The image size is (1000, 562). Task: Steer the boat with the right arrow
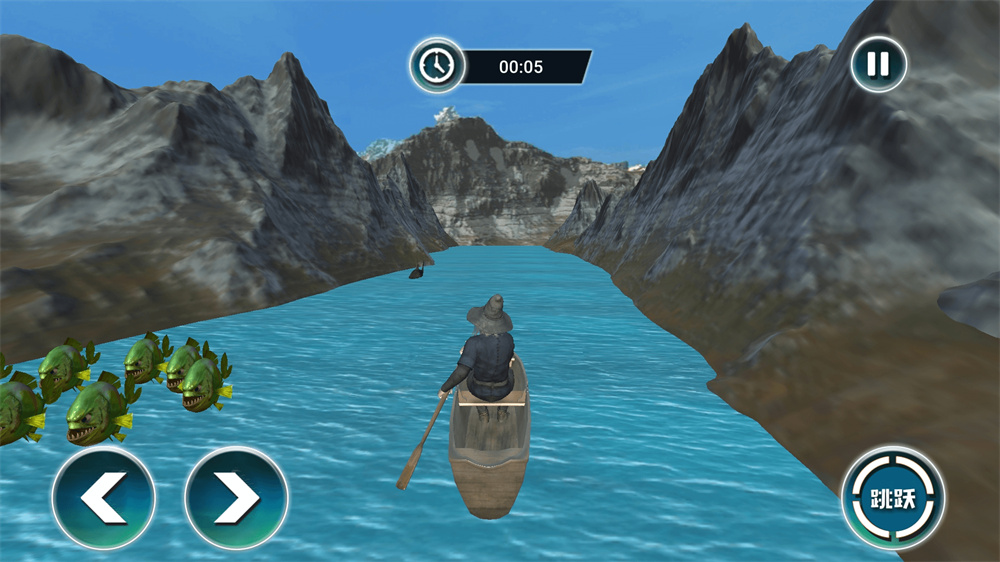(237, 498)
